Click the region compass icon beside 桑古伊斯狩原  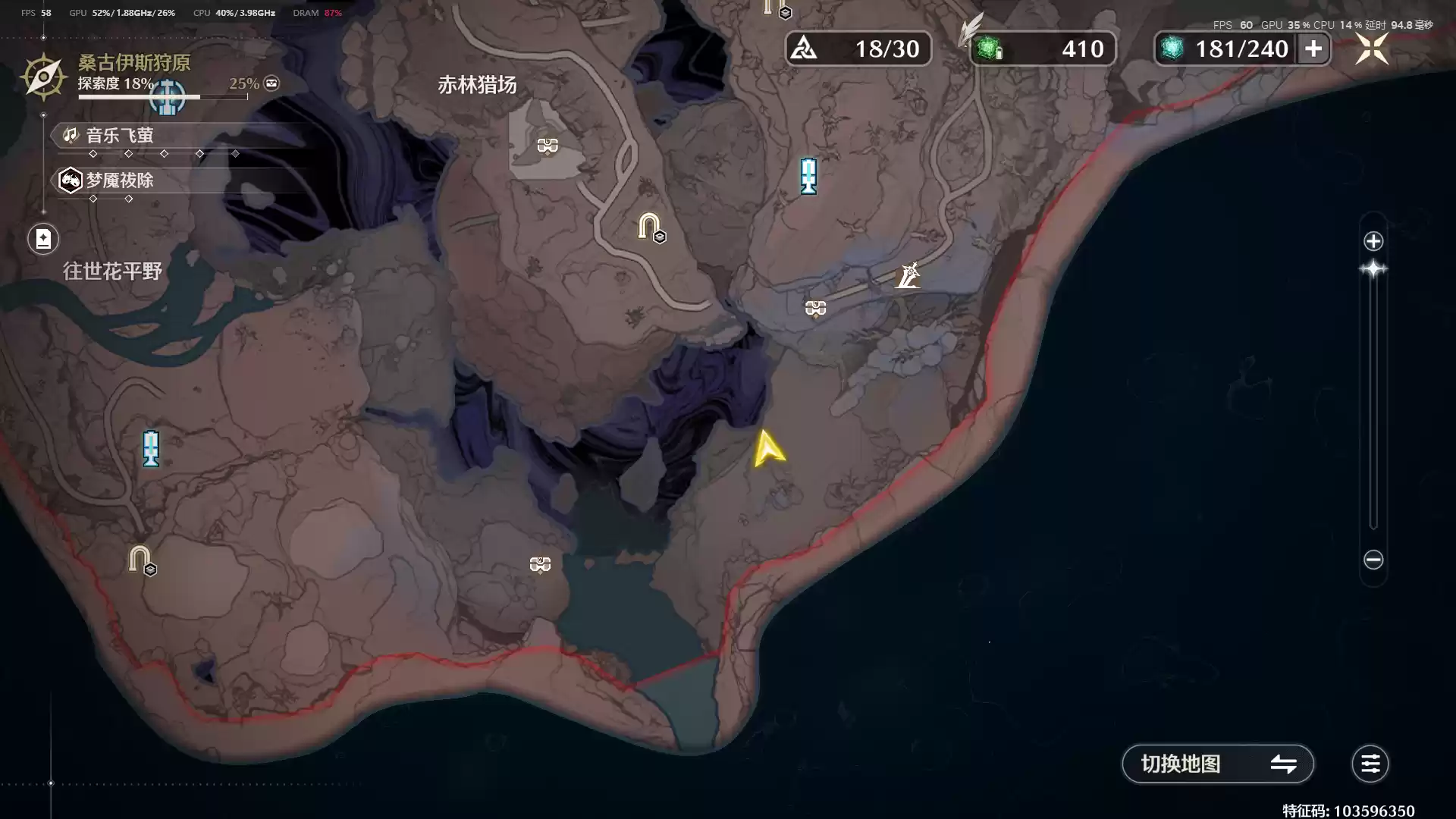click(43, 77)
